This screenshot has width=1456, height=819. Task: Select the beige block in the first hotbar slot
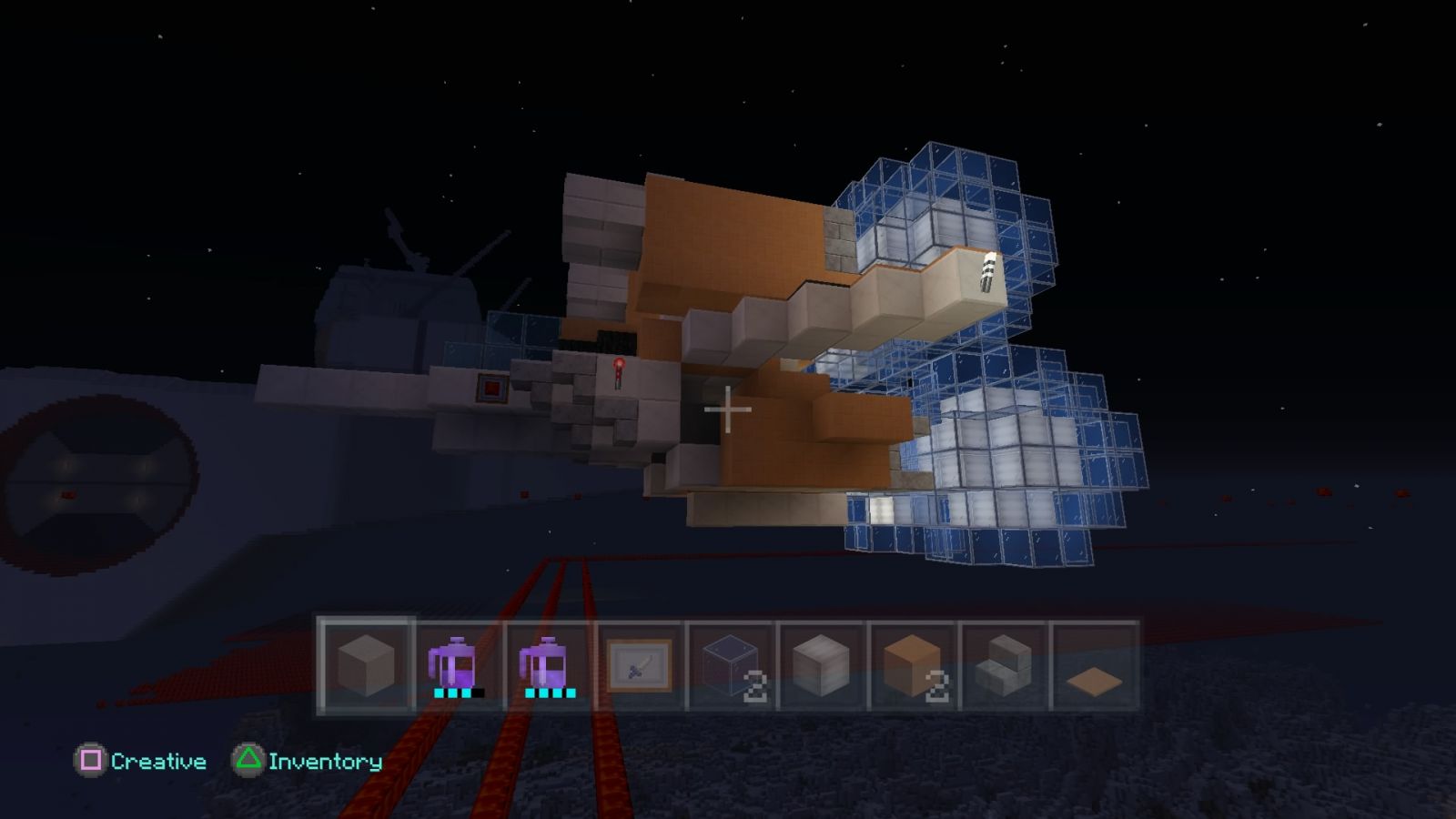pyautogui.click(x=366, y=665)
